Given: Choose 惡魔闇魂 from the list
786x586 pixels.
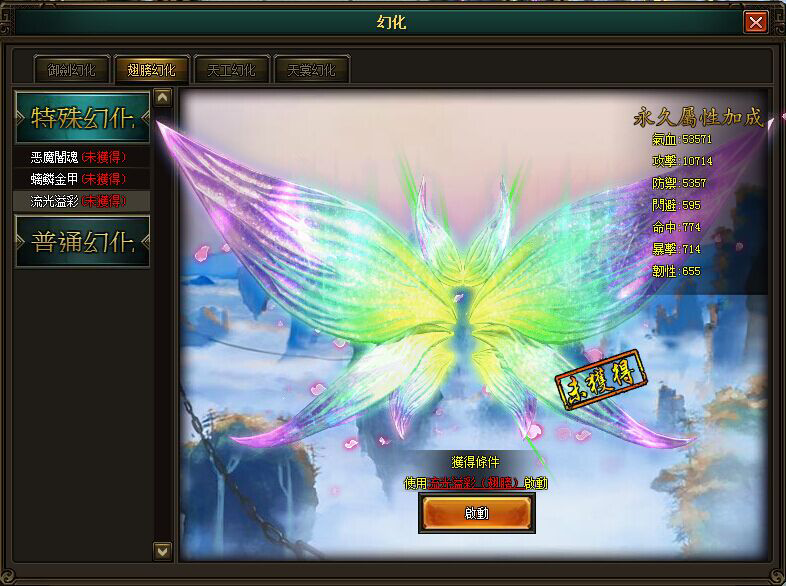Looking at the screenshot, I should tap(78, 157).
